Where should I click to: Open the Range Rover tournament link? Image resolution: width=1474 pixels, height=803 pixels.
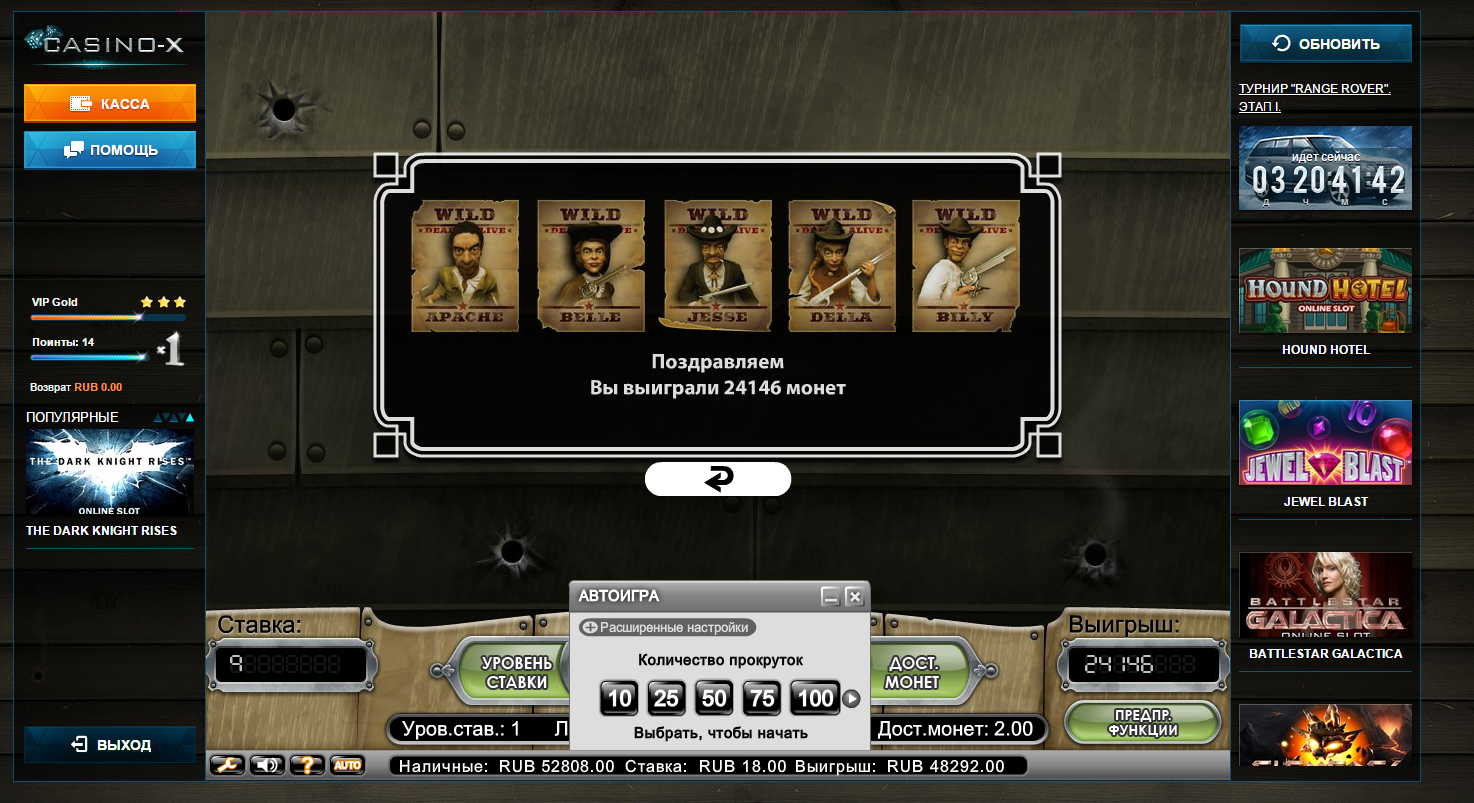[1314, 97]
